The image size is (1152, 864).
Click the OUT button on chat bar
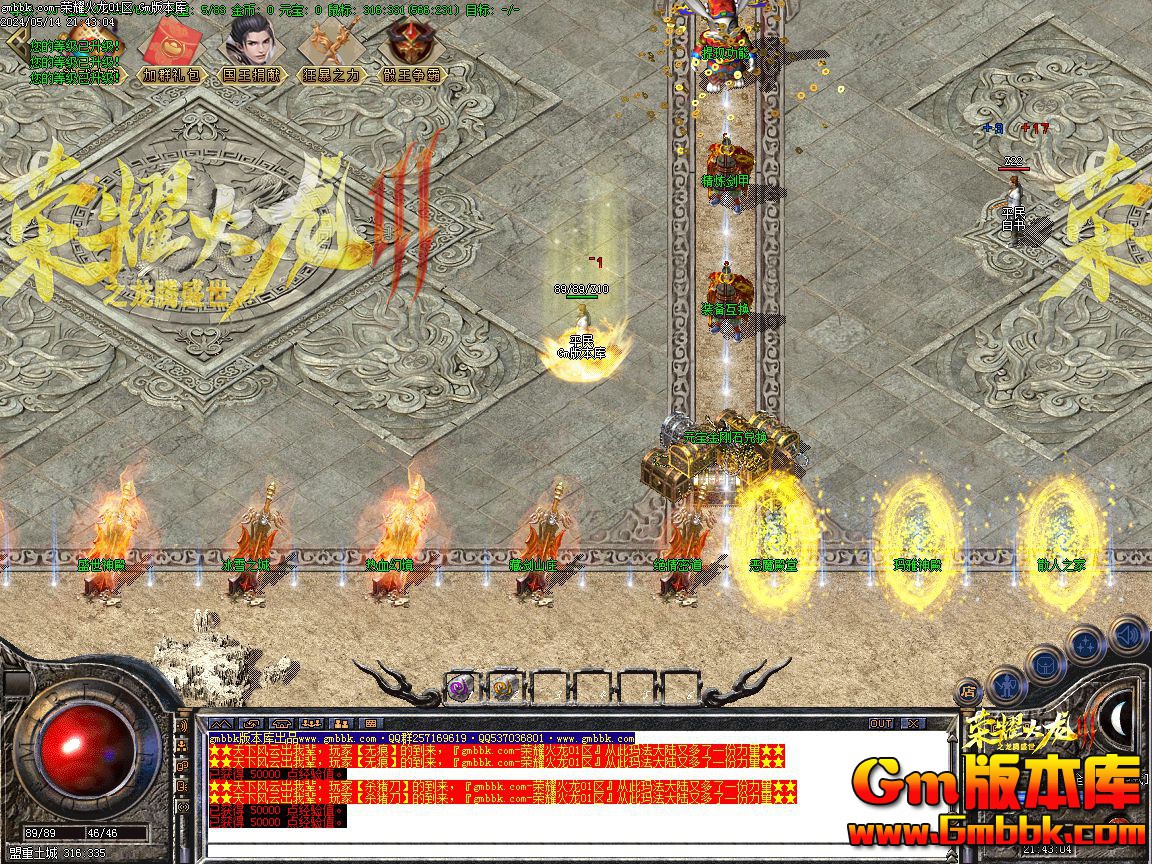881,723
